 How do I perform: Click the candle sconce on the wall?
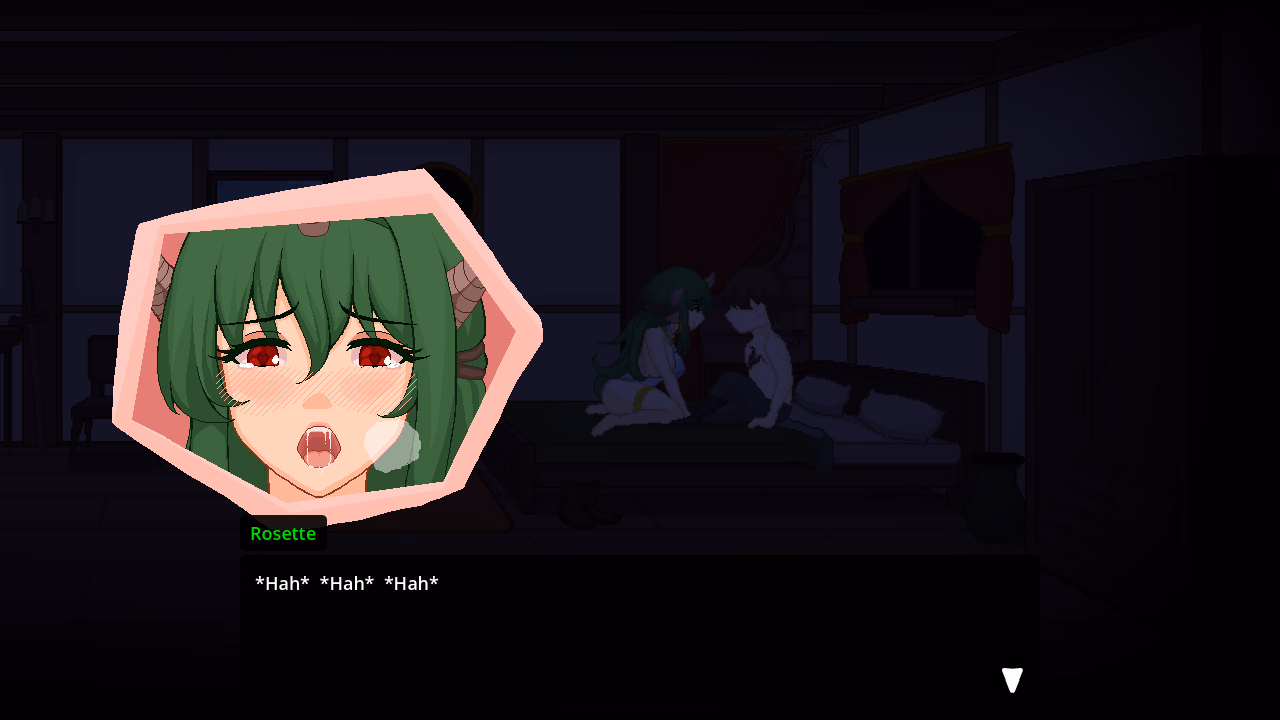[35, 210]
